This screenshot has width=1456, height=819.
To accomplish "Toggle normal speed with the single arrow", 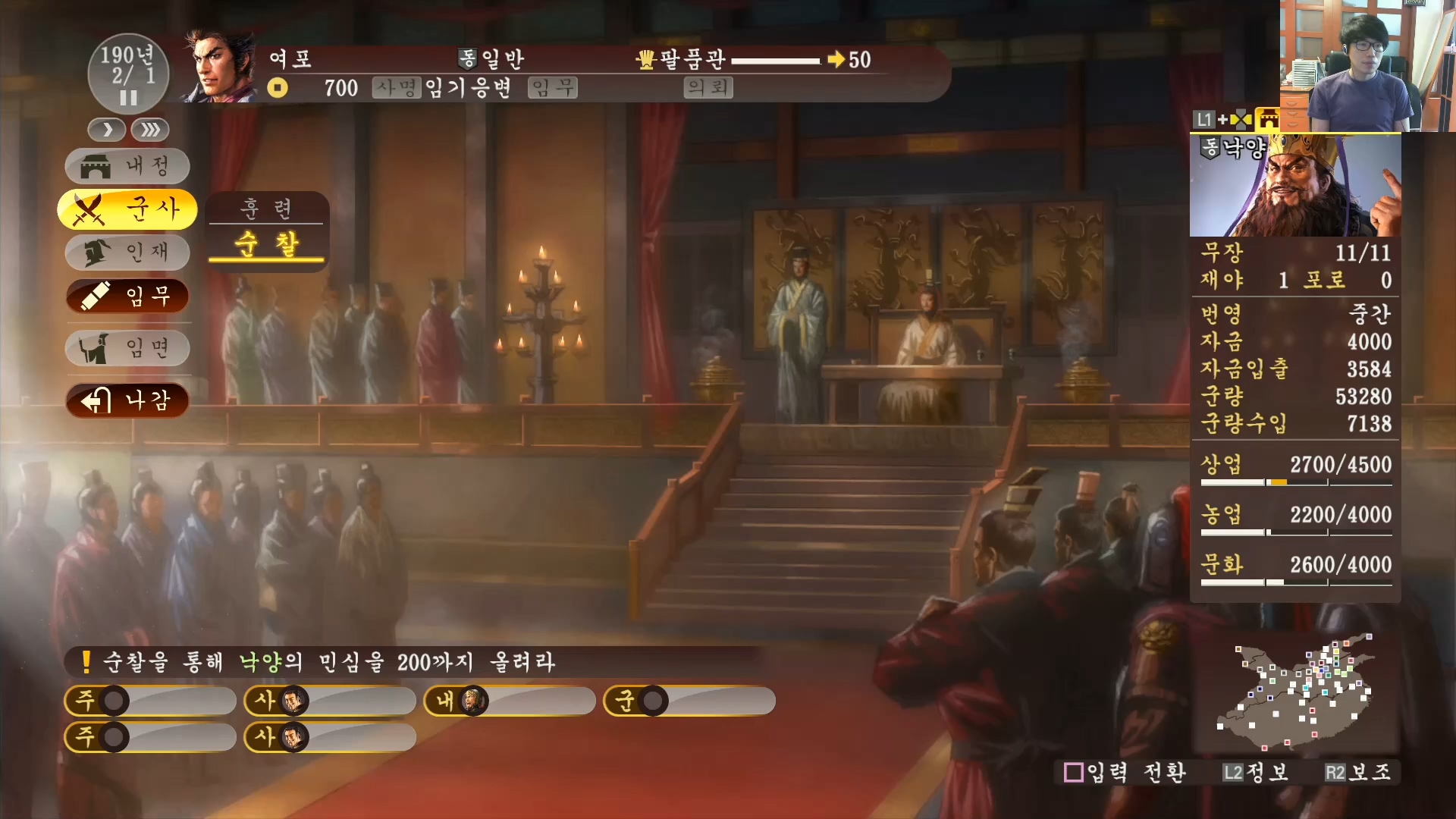I will (x=106, y=130).
